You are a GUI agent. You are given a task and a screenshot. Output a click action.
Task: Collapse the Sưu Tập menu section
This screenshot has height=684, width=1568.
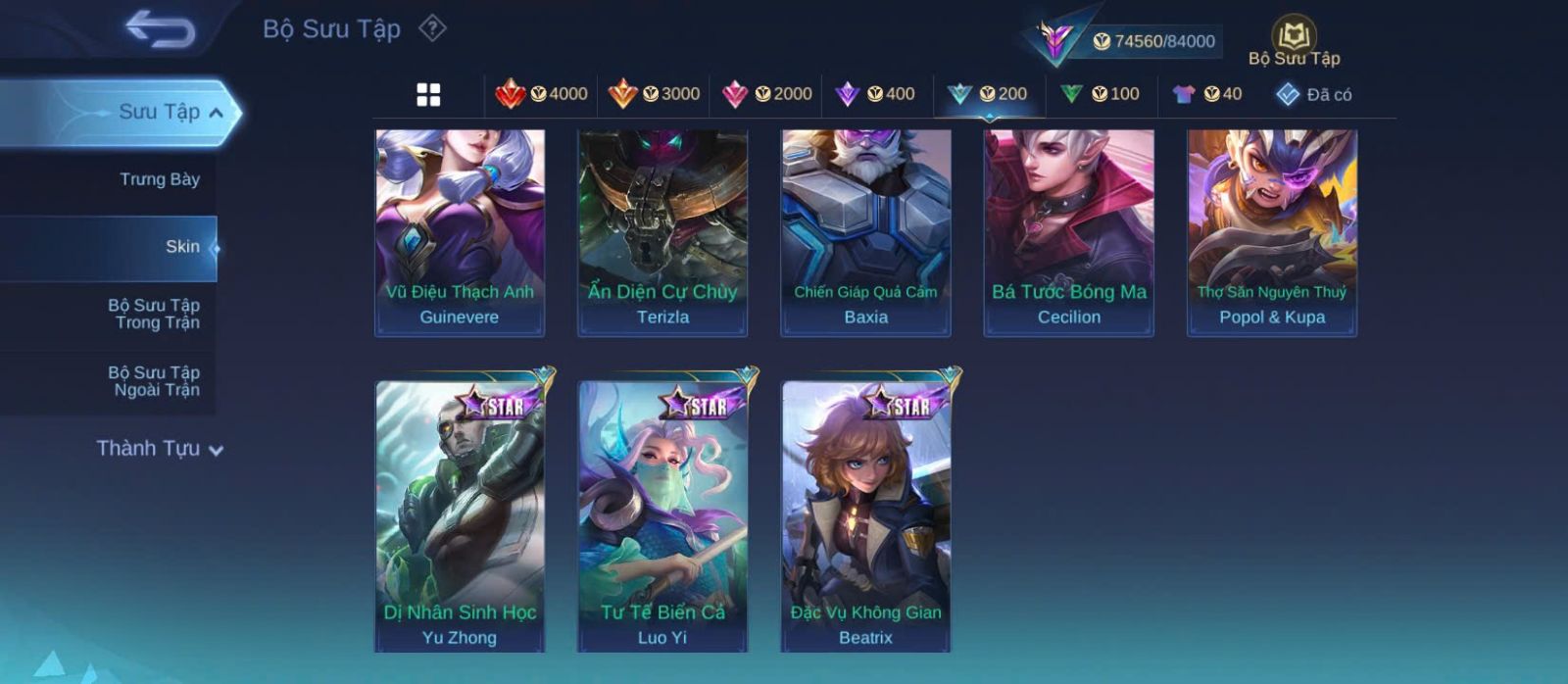pos(216,113)
